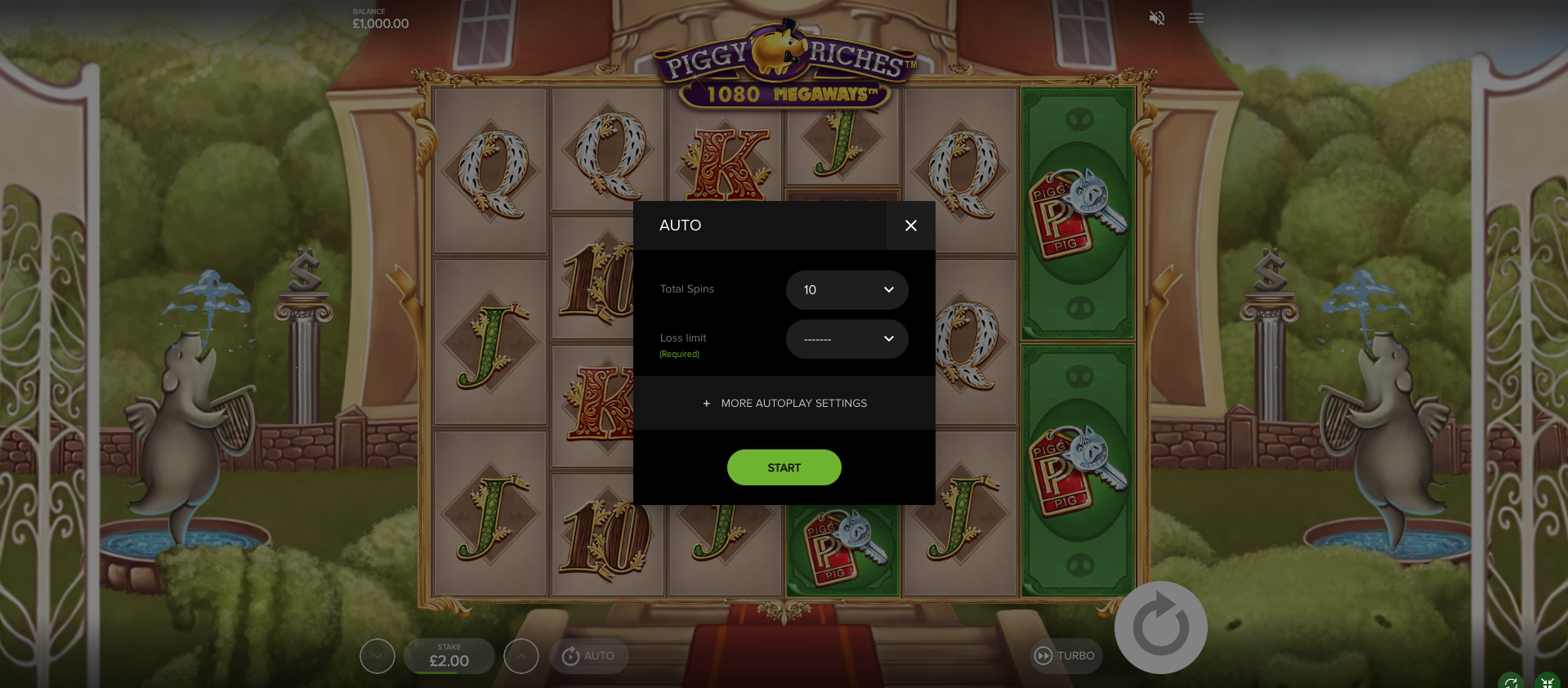The image size is (1568, 688).
Task: Toggle the muted sound icon
Action: 1156,18
